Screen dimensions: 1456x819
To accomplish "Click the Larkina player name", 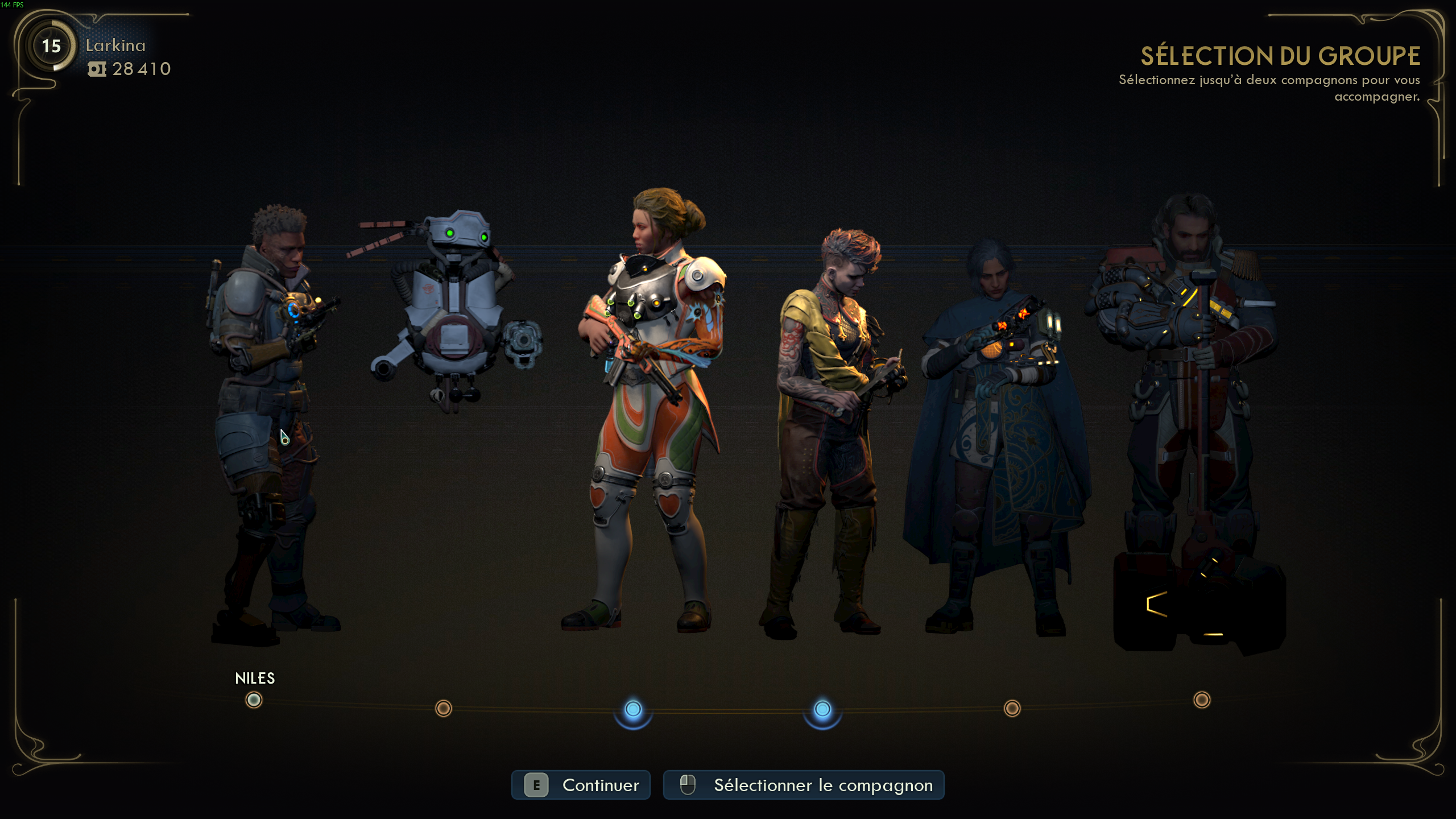I will click(115, 45).
